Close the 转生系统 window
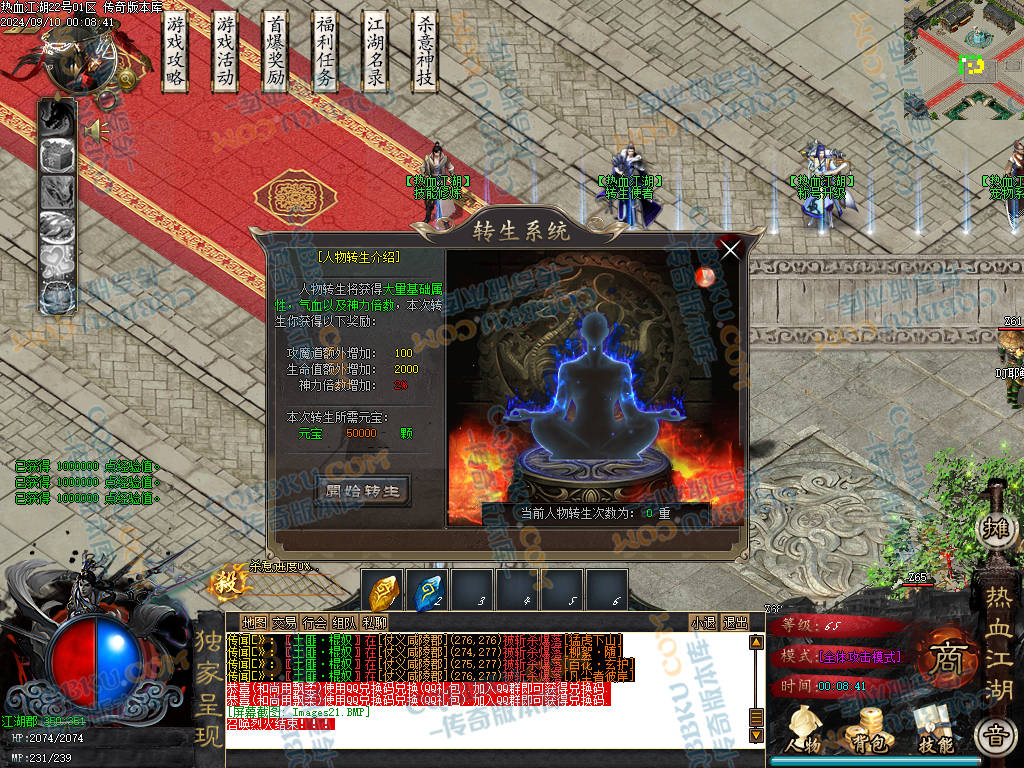This screenshot has width=1024, height=768. coord(730,250)
